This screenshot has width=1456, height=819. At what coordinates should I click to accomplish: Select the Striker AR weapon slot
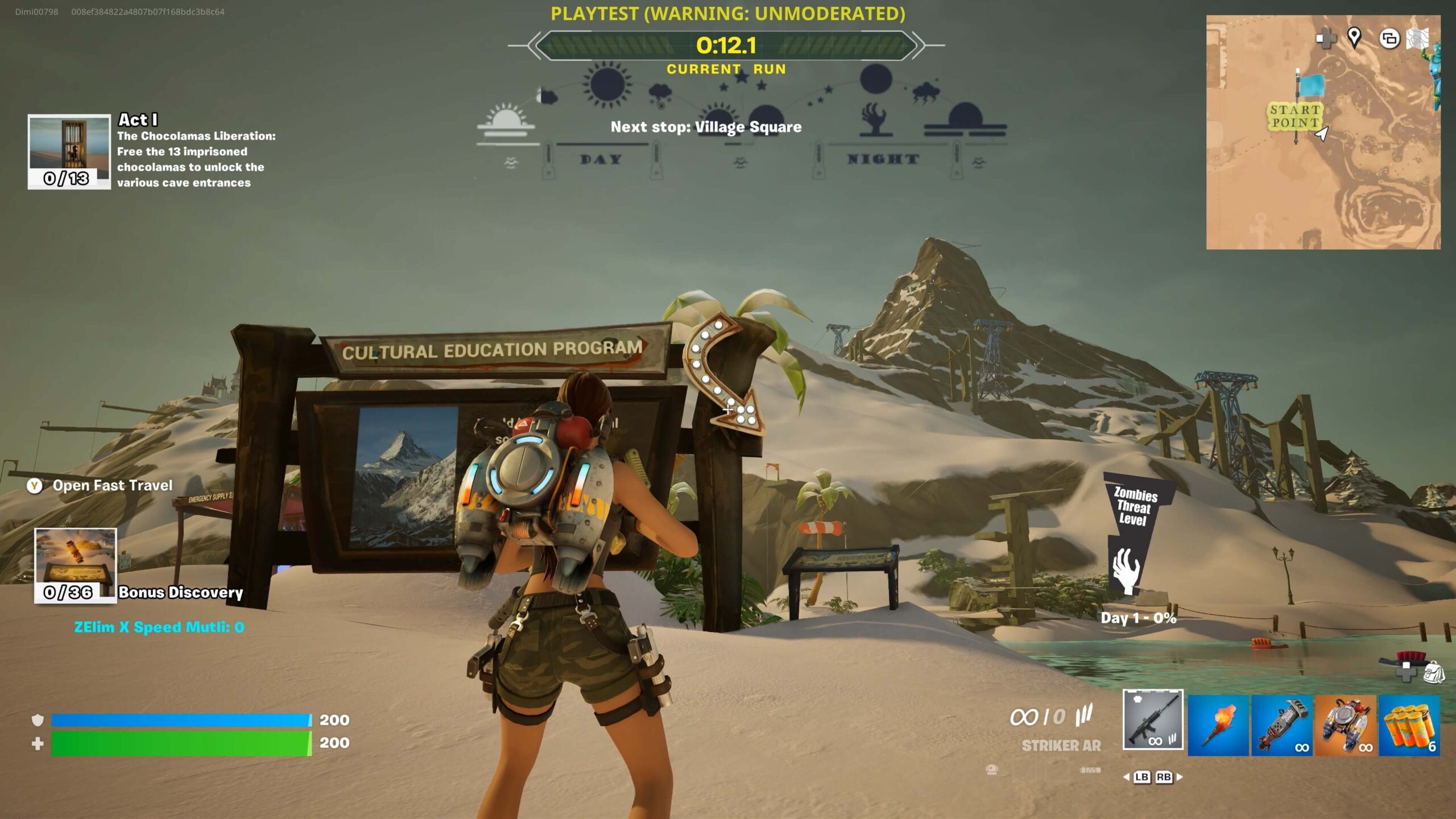pyautogui.click(x=1153, y=719)
